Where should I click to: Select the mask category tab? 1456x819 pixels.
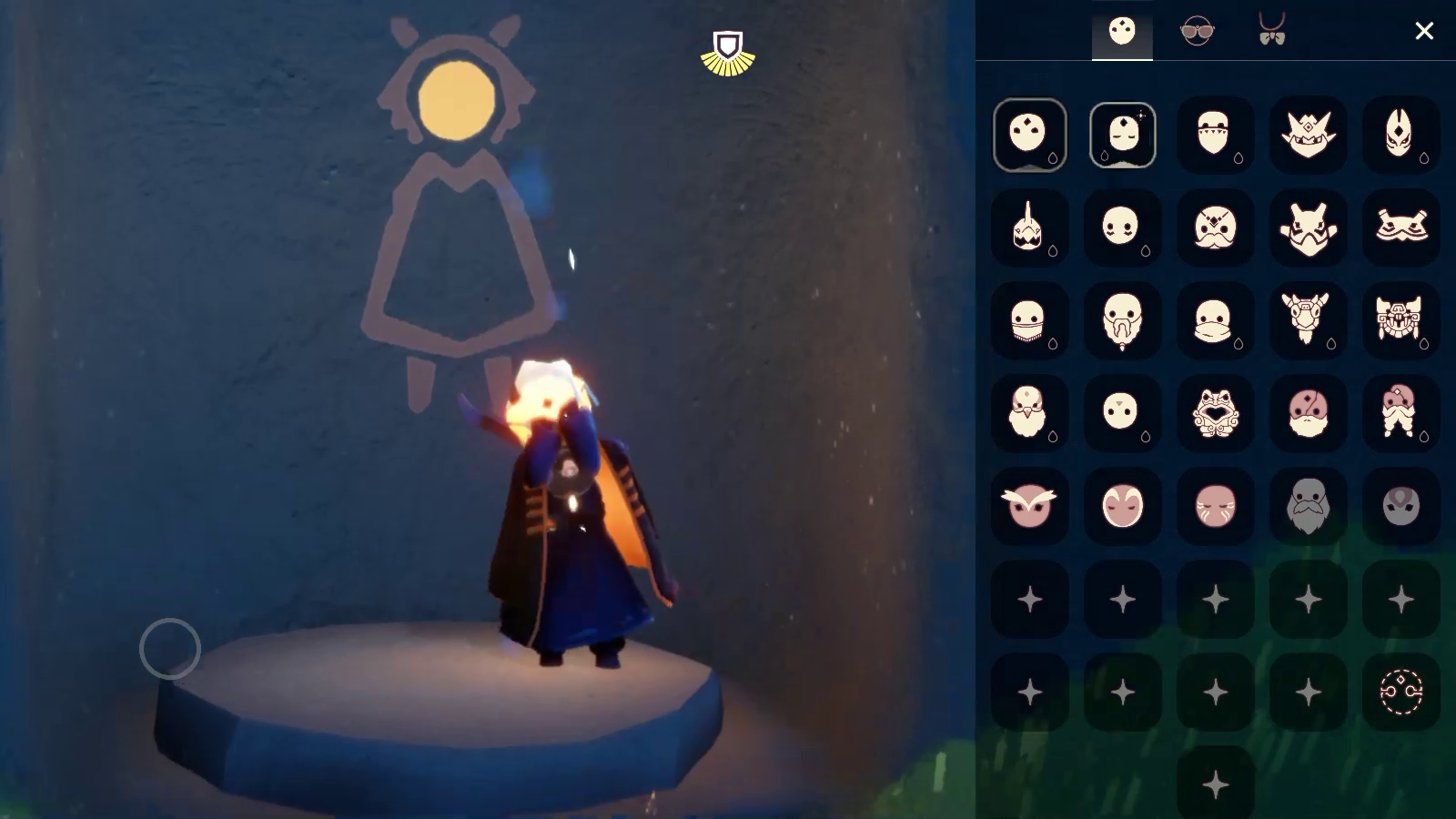pos(1122,31)
